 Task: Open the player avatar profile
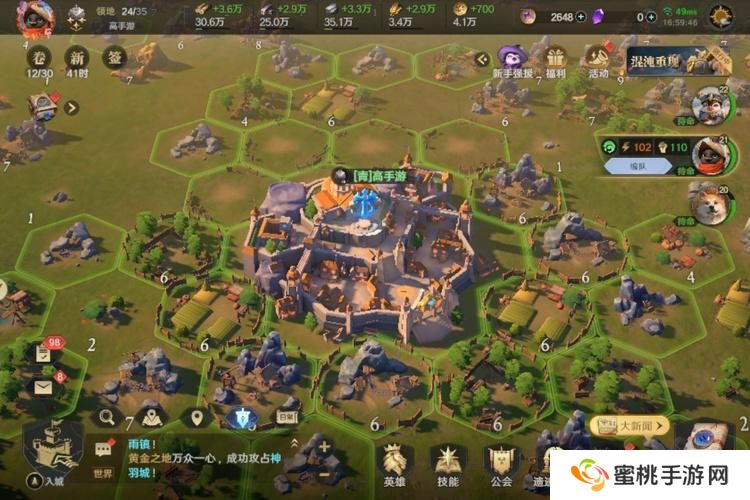click(x=34, y=17)
